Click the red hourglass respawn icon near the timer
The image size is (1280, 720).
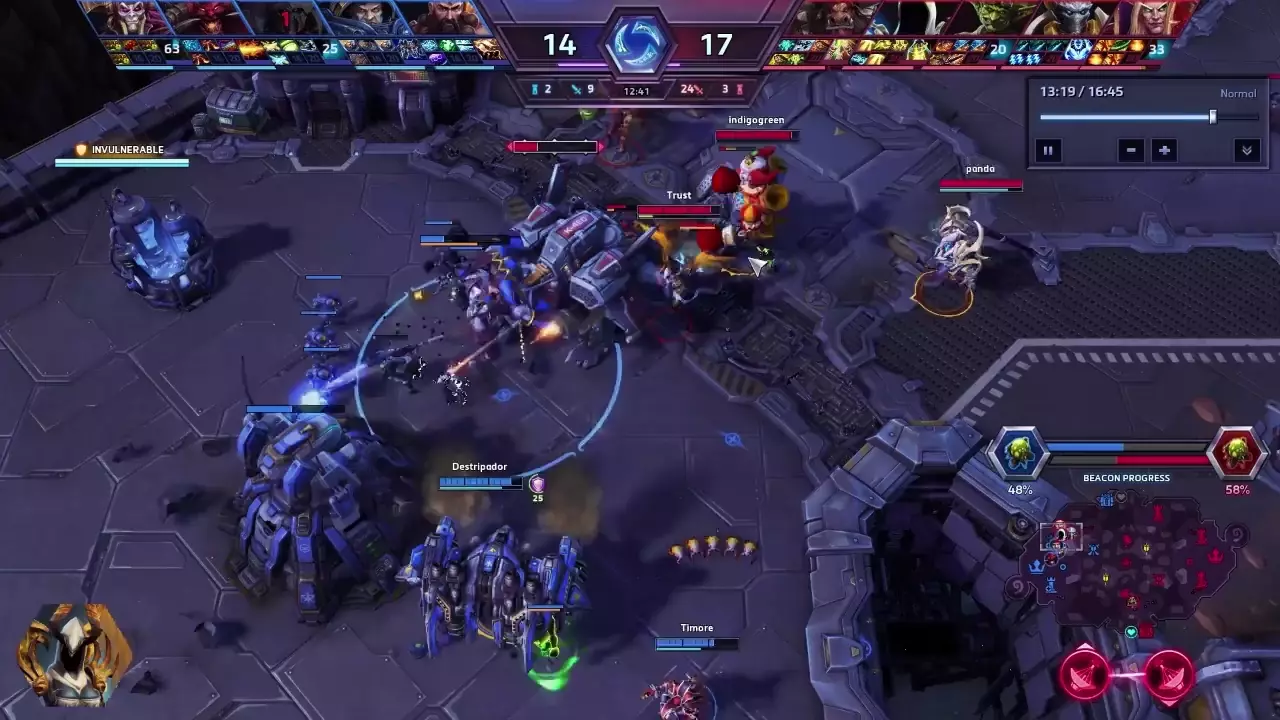pyautogui.click(x=740, y=89)
